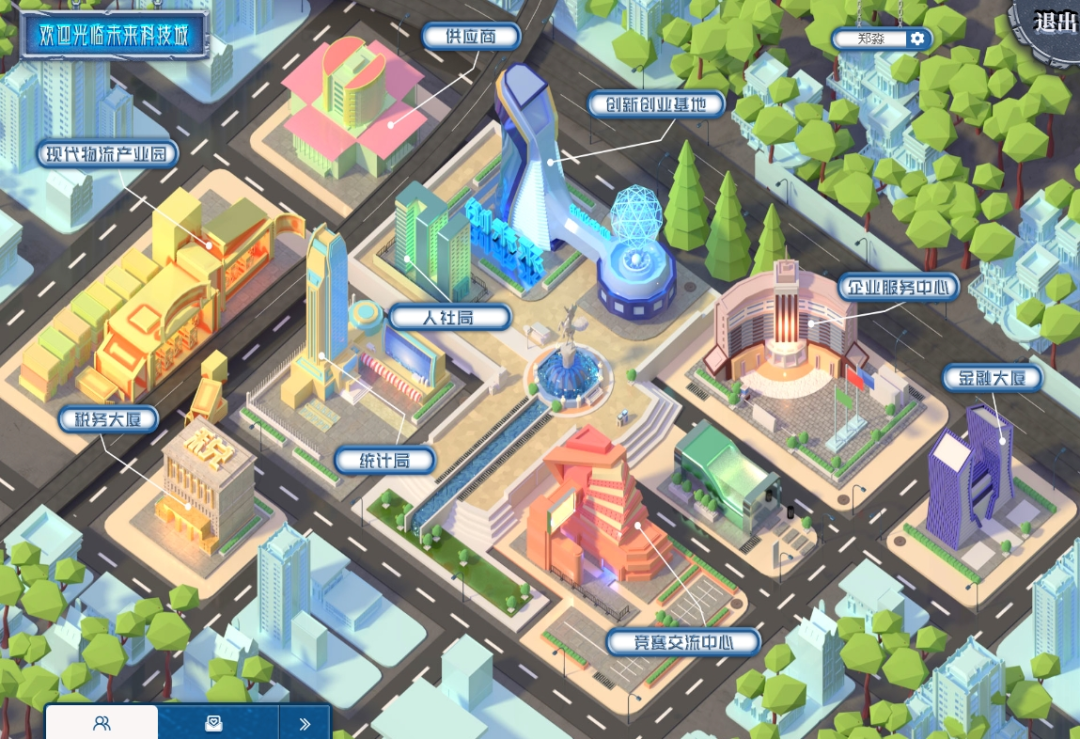Open the 竞赛交流中心 label
This screenshot has width=1080, height=739.
683,641
